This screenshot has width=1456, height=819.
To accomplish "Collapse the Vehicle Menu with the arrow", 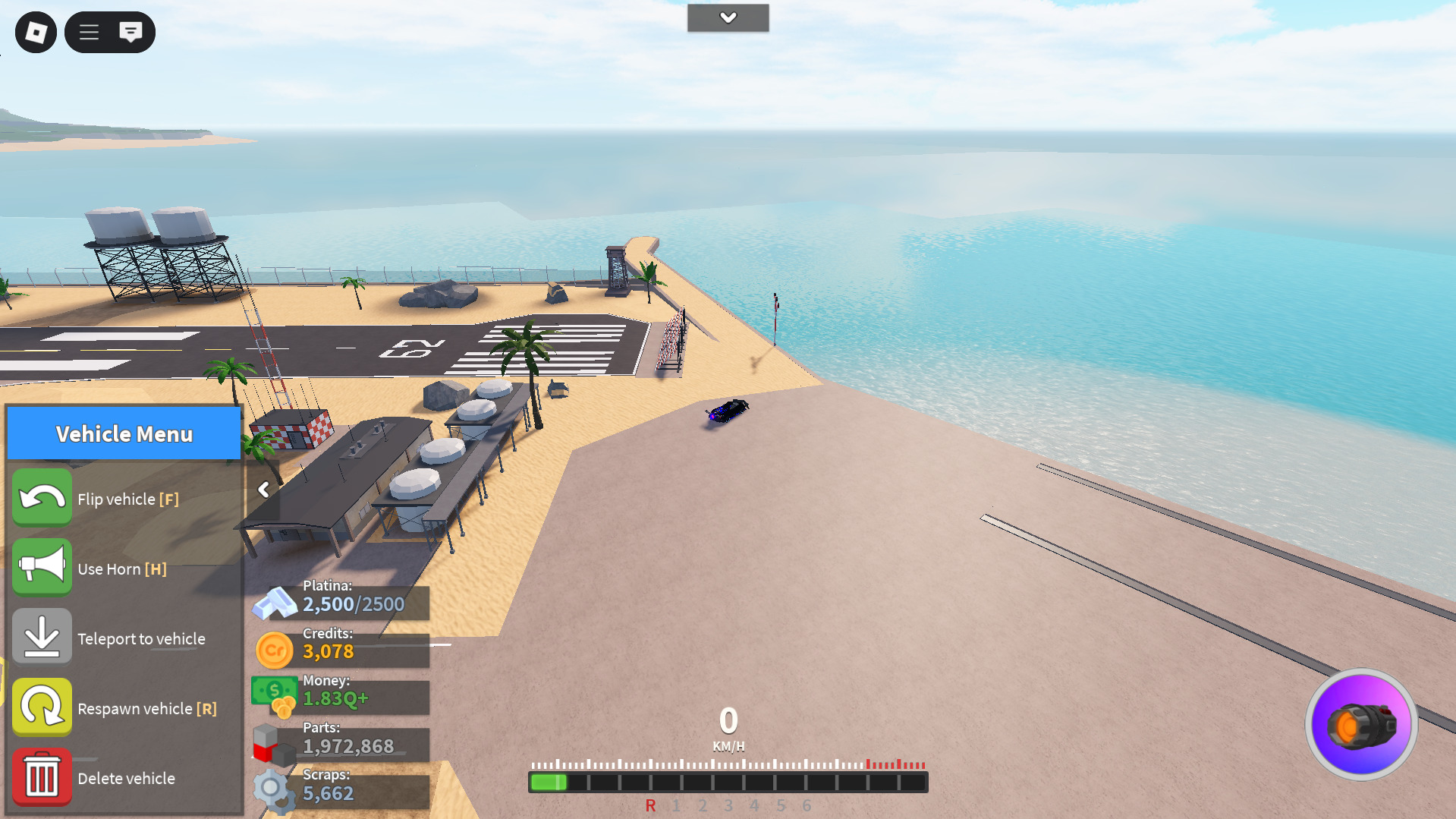I will [263, 490].
